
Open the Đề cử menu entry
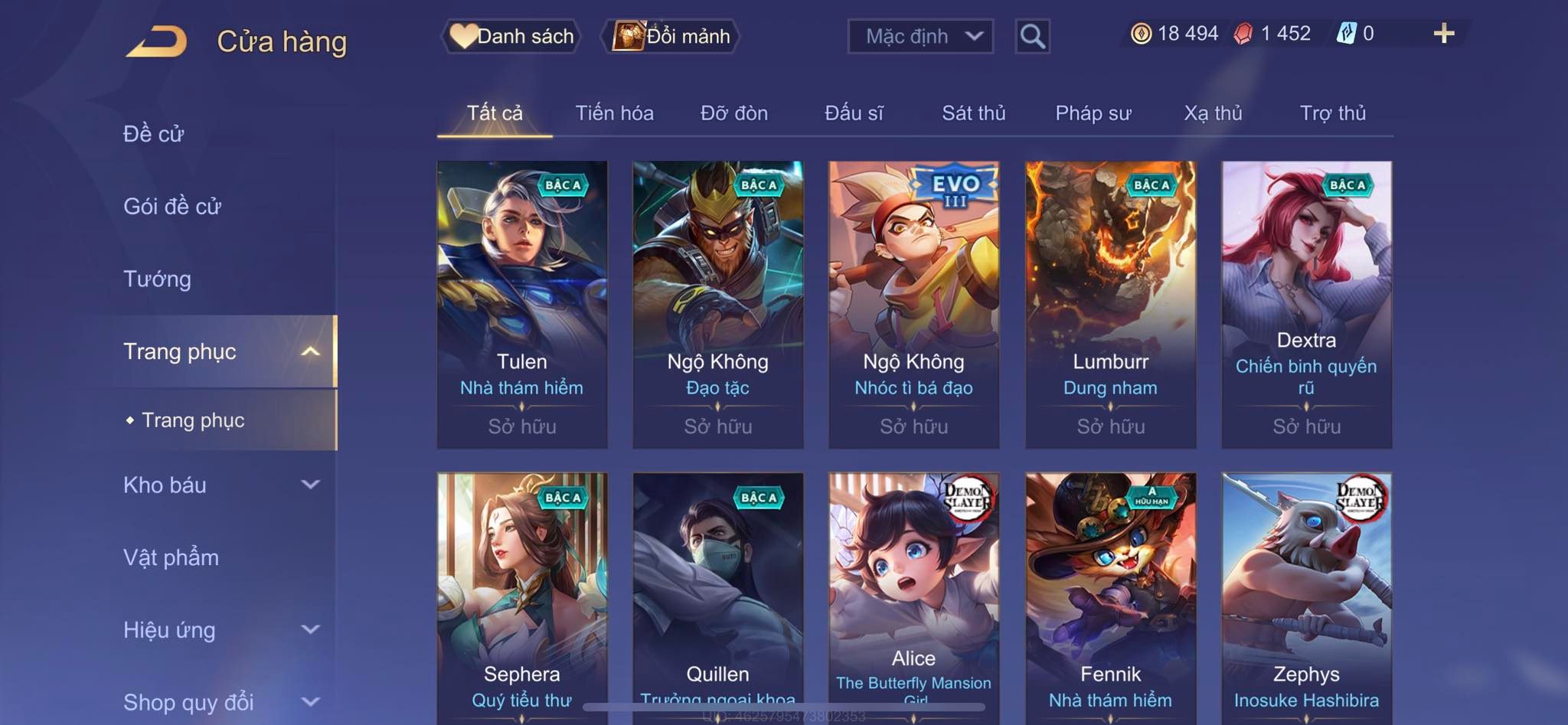[x=154, y=134]
